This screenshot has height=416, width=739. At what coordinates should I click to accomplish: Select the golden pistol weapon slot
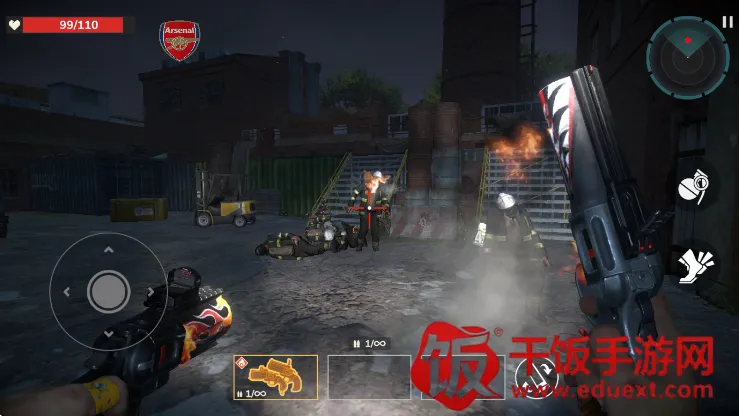click(275, 377)
